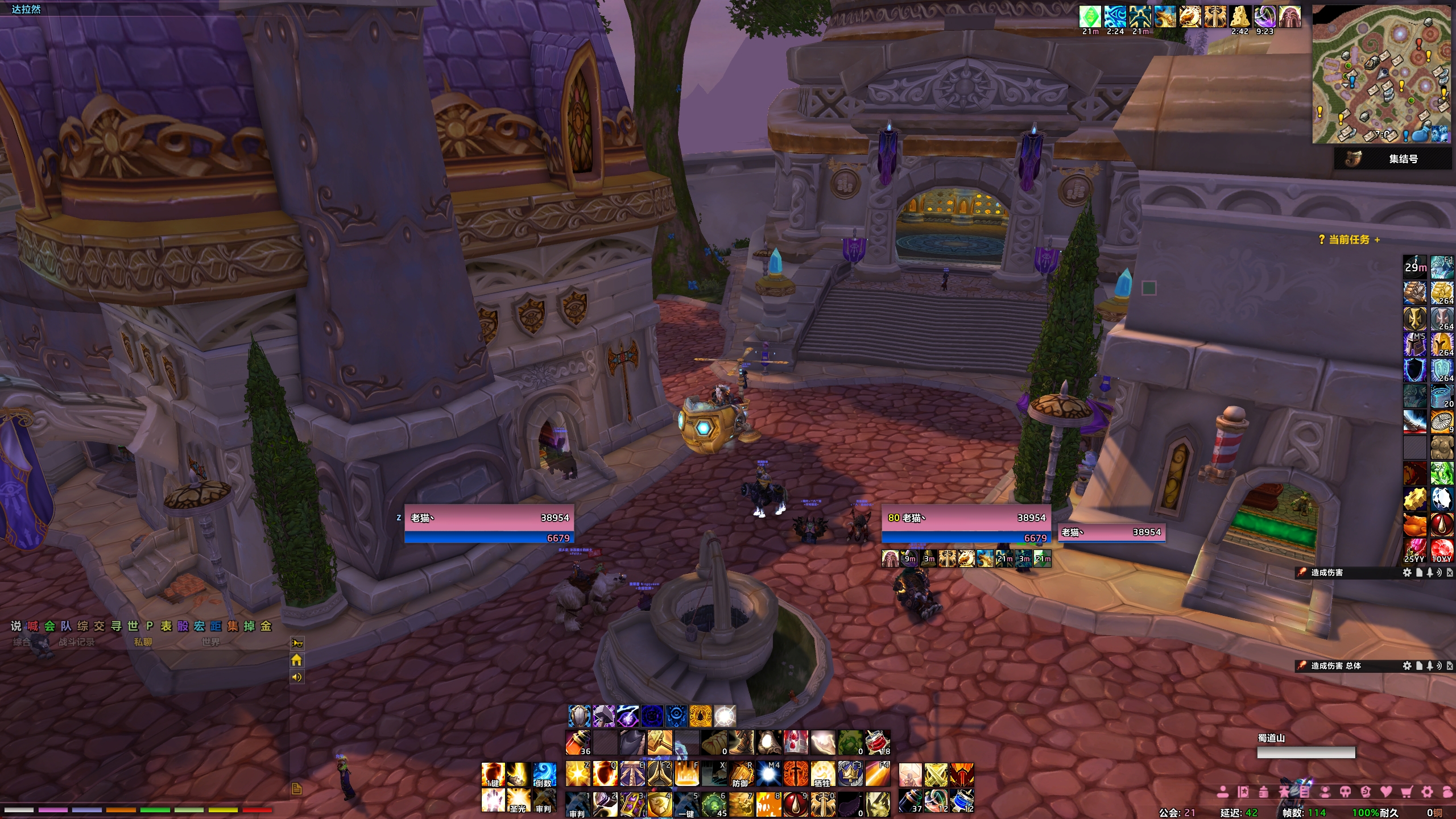This screenshot has width=1456, height=819.
Task: Select the pink skull micro menu icon
Action: [x=1345, y=792]
